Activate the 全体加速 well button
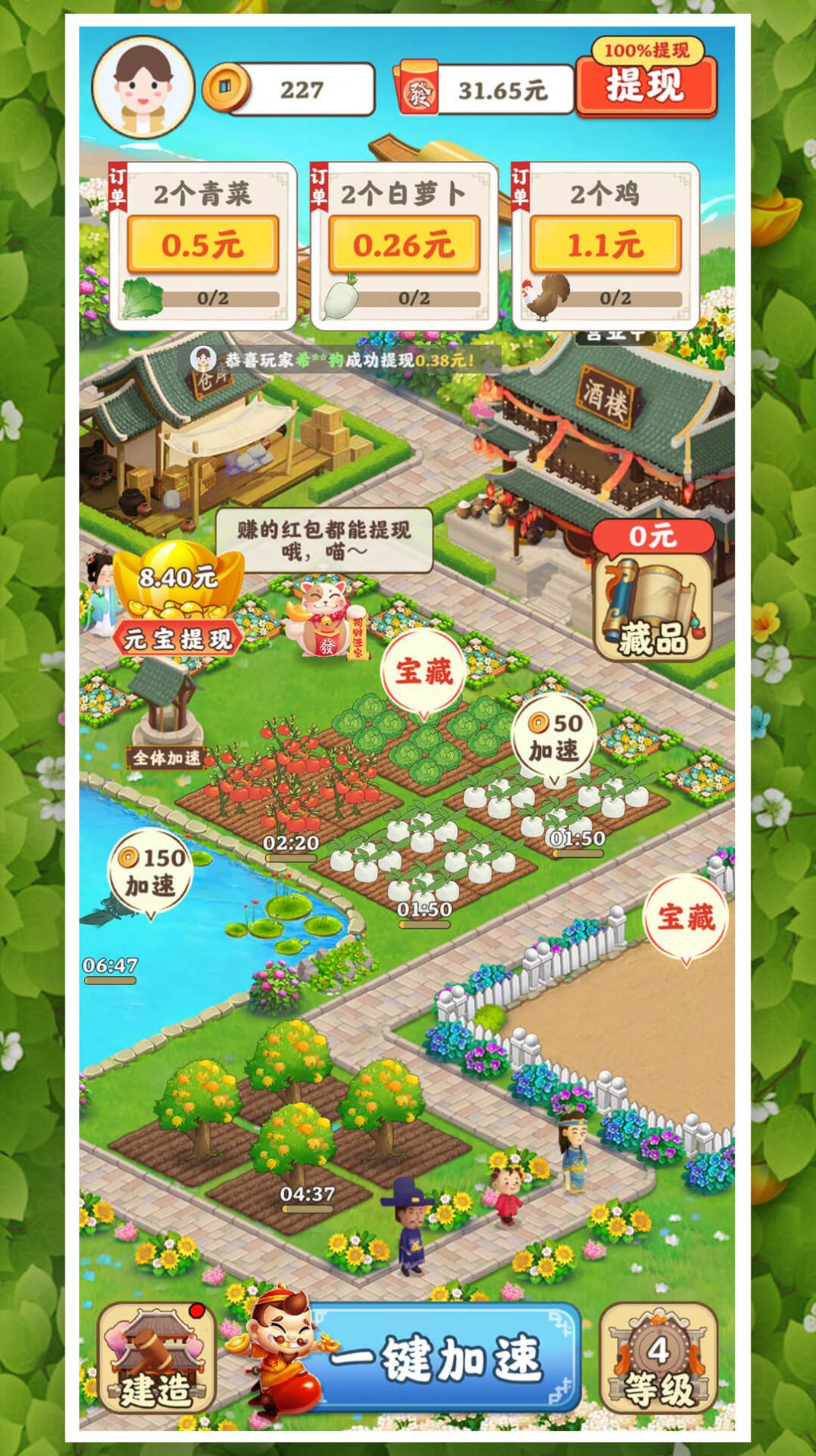 (x=165, y=757)
